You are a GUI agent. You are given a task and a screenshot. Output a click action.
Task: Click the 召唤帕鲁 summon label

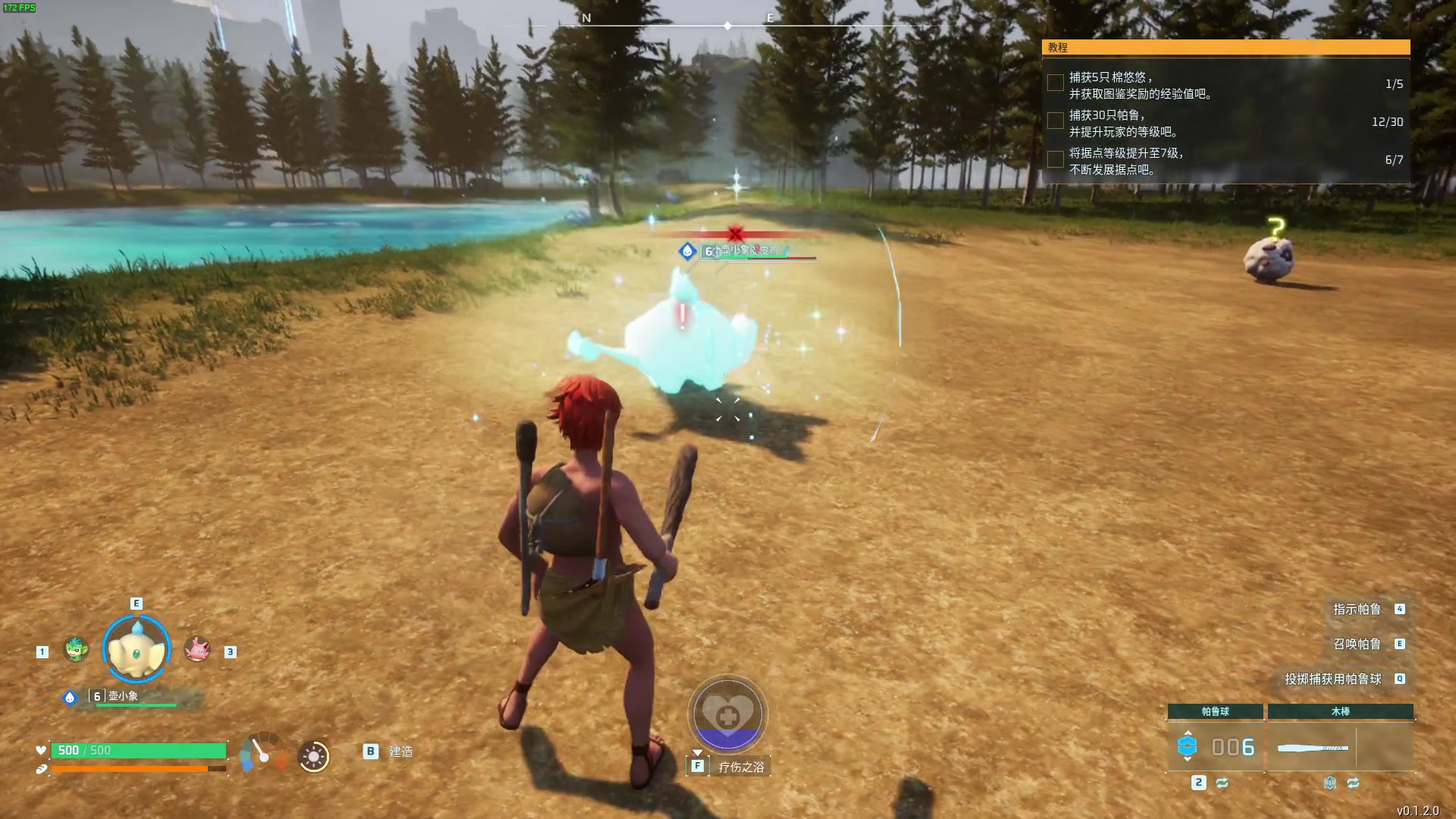(1357, 644)
